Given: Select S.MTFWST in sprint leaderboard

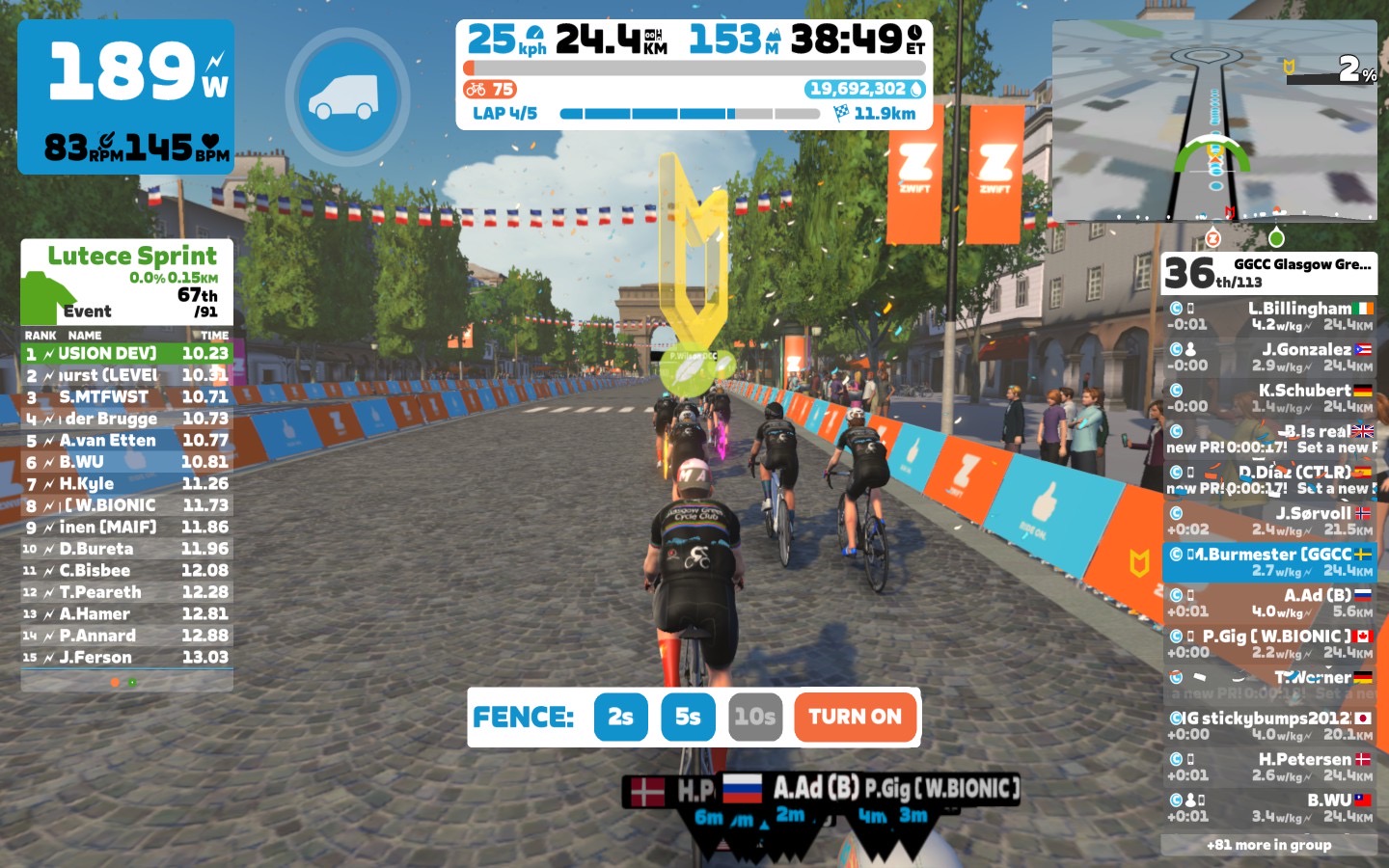Looking at the screenshot, I should [x=126, y=396].
